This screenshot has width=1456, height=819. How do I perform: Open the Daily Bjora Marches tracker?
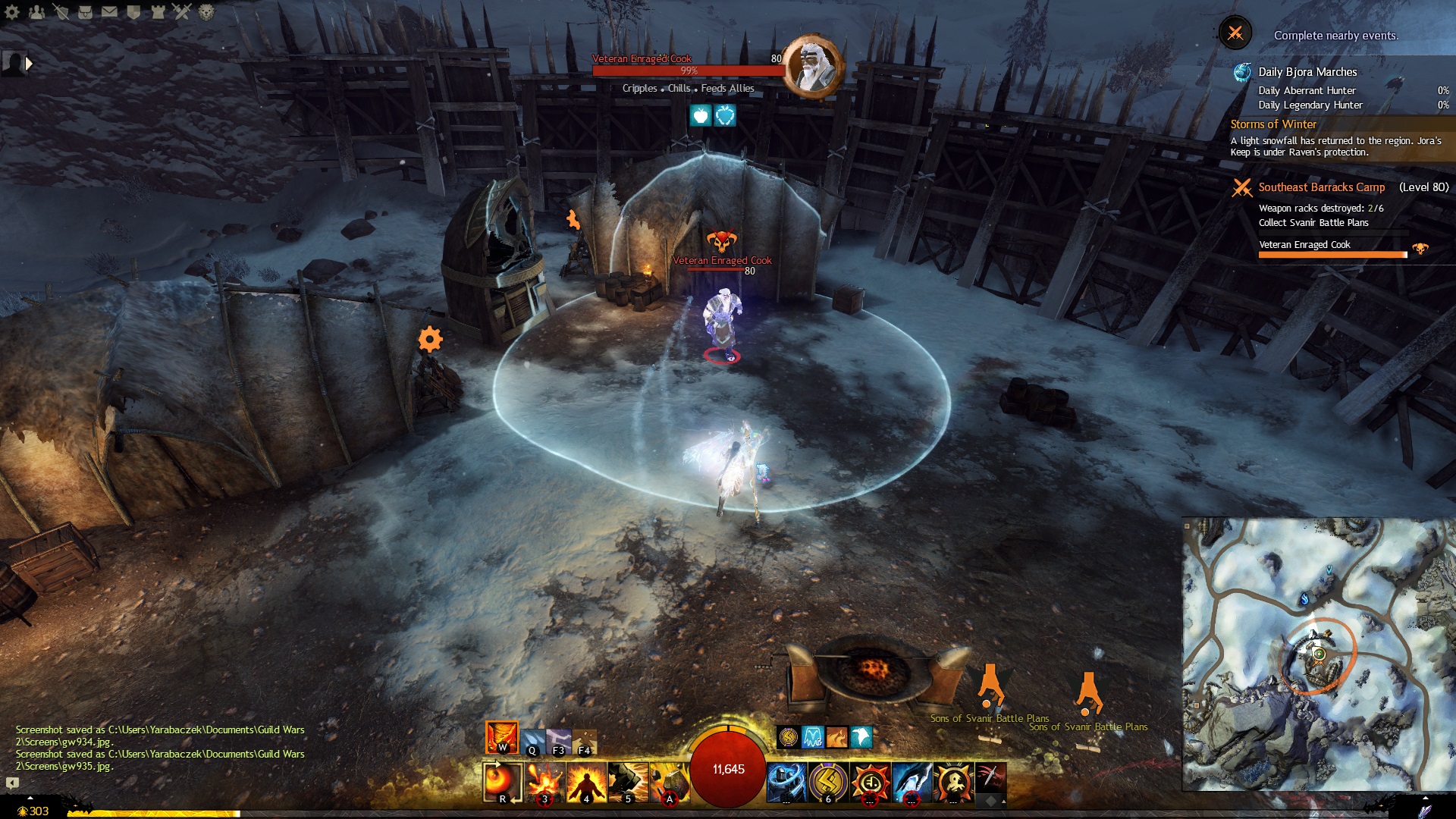1307,72
